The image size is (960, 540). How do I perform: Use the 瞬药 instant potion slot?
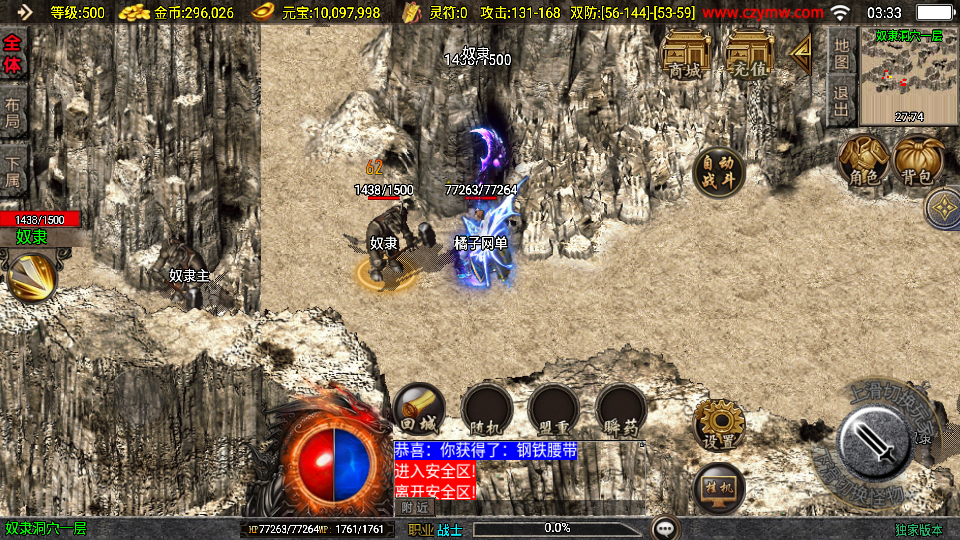pos(622,409)
